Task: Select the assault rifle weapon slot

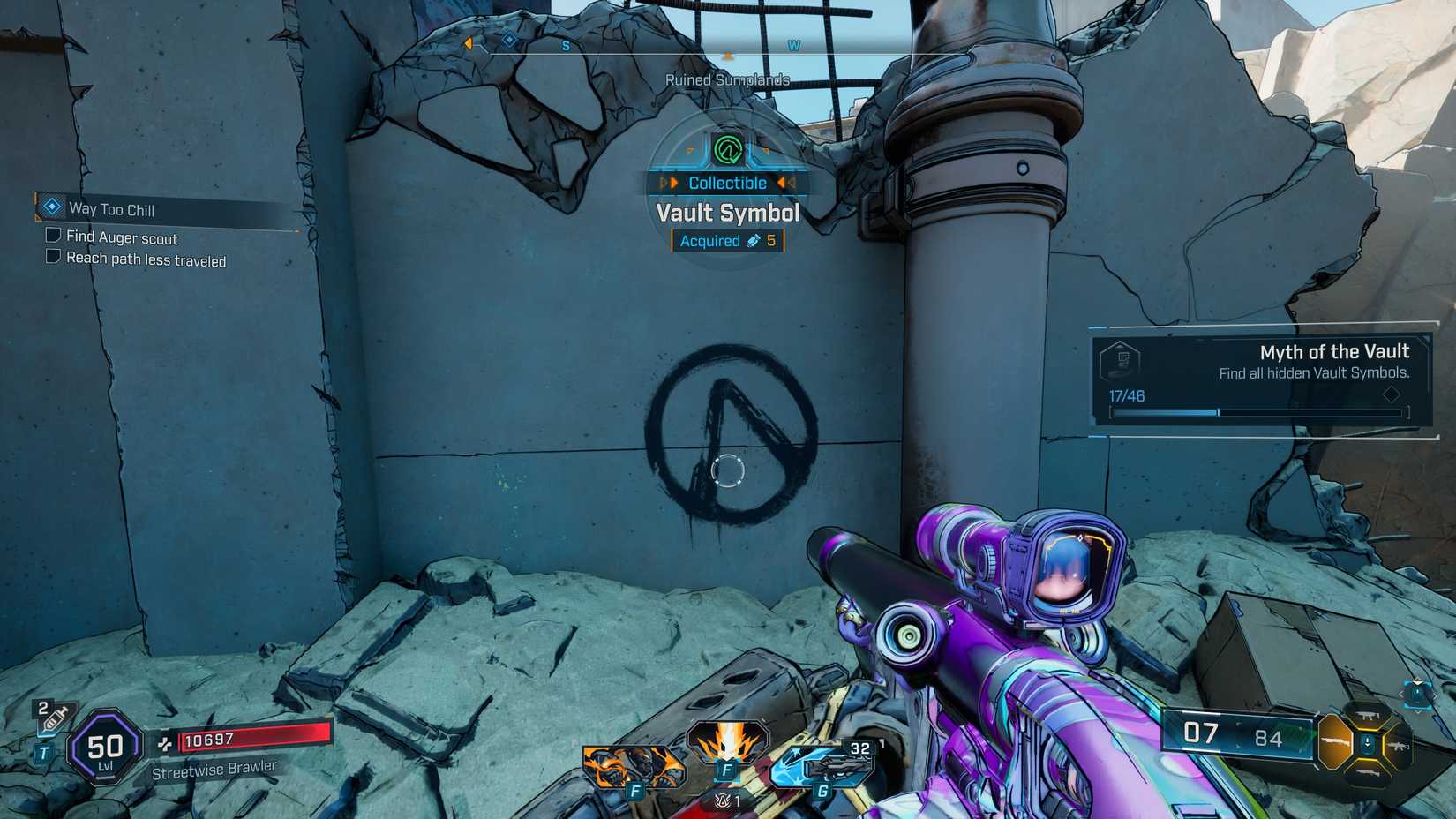Action: (x=1400, y=746)
